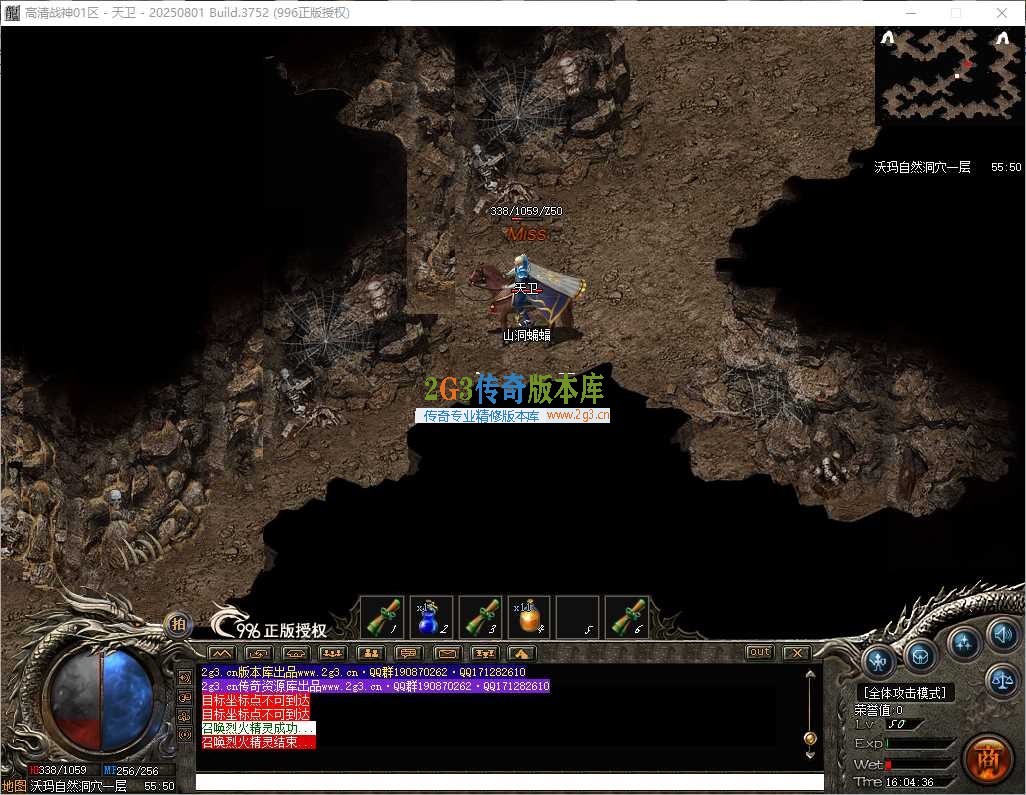The image size is (1026, 795).
Task: Click the Out button on chat bar
Action: 760,653
